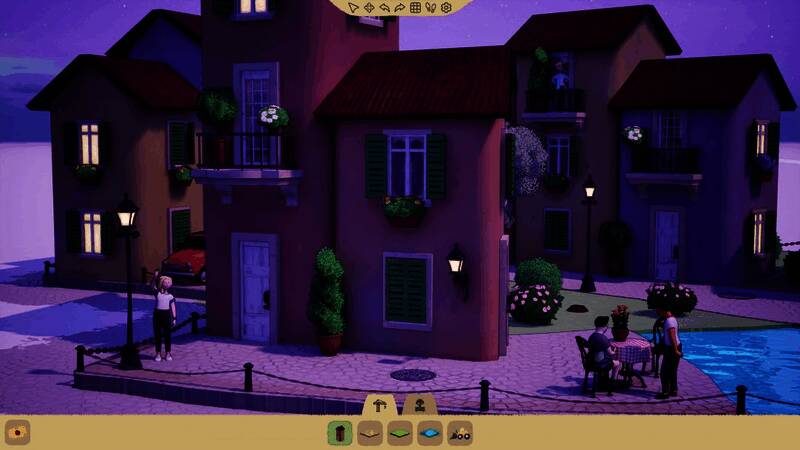The height and width of the screenshot is (450, 800).
Task: Redo the undone action
Action: click(400, 8)
